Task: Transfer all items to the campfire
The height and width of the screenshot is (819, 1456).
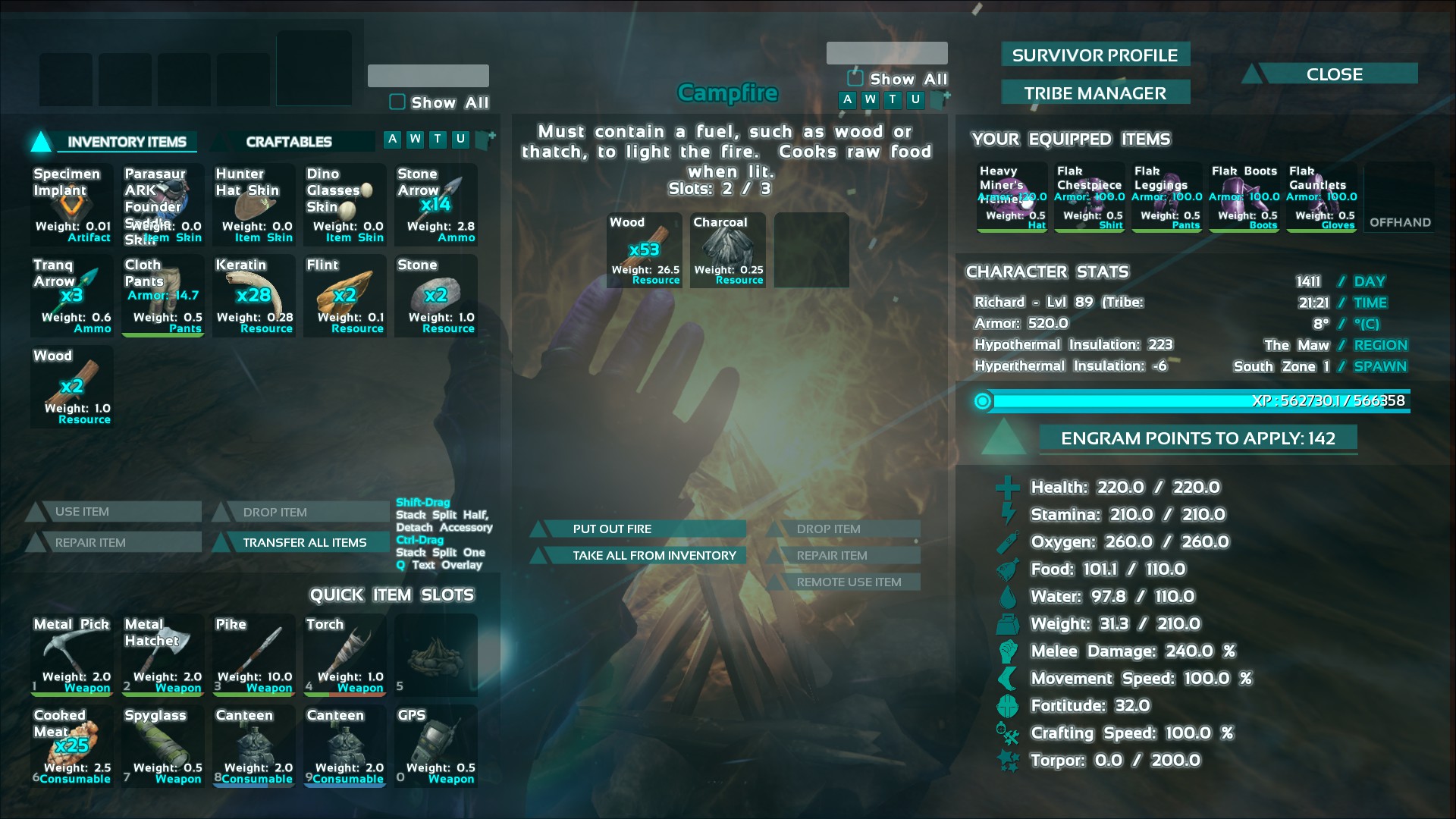Action: pos(304,542)
